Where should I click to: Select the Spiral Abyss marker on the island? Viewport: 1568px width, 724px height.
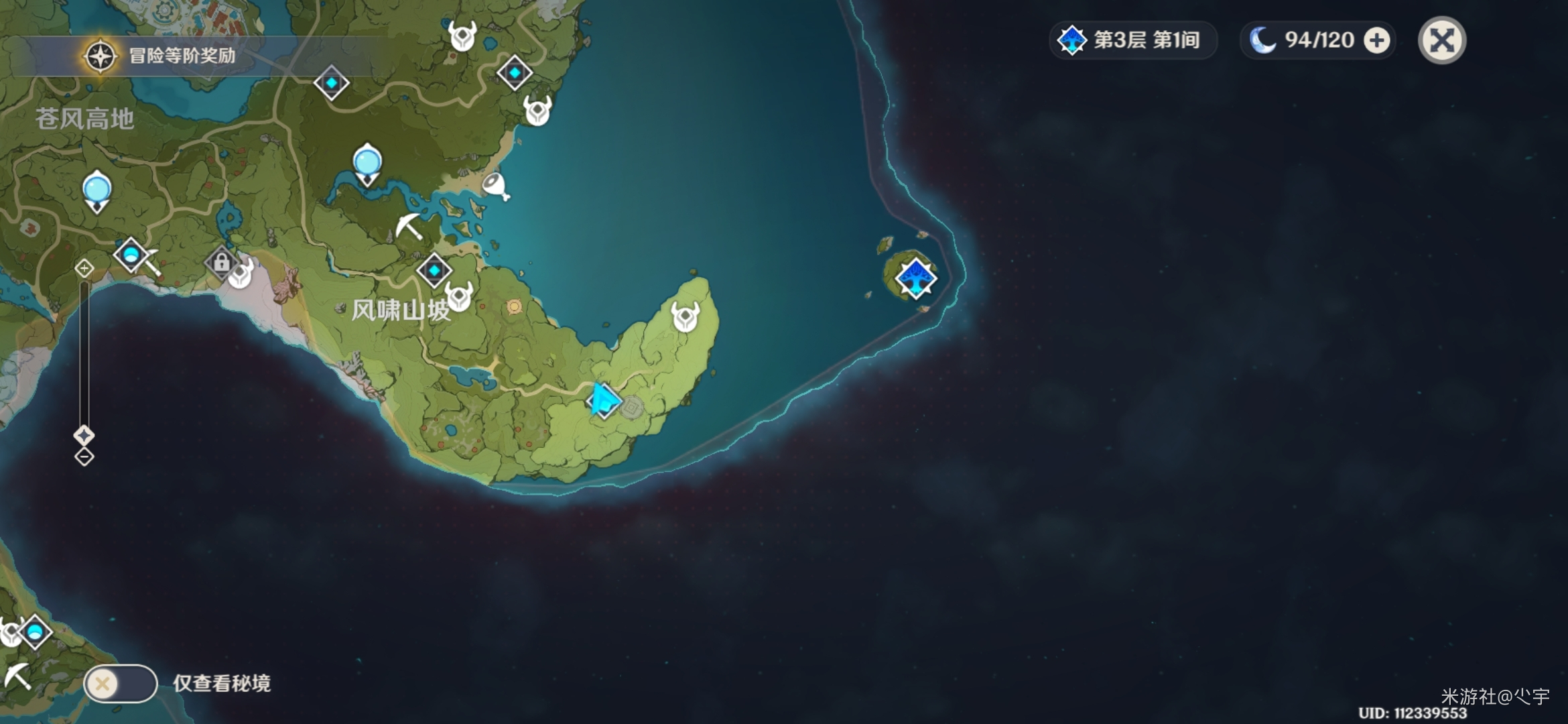tap(915, 278)
